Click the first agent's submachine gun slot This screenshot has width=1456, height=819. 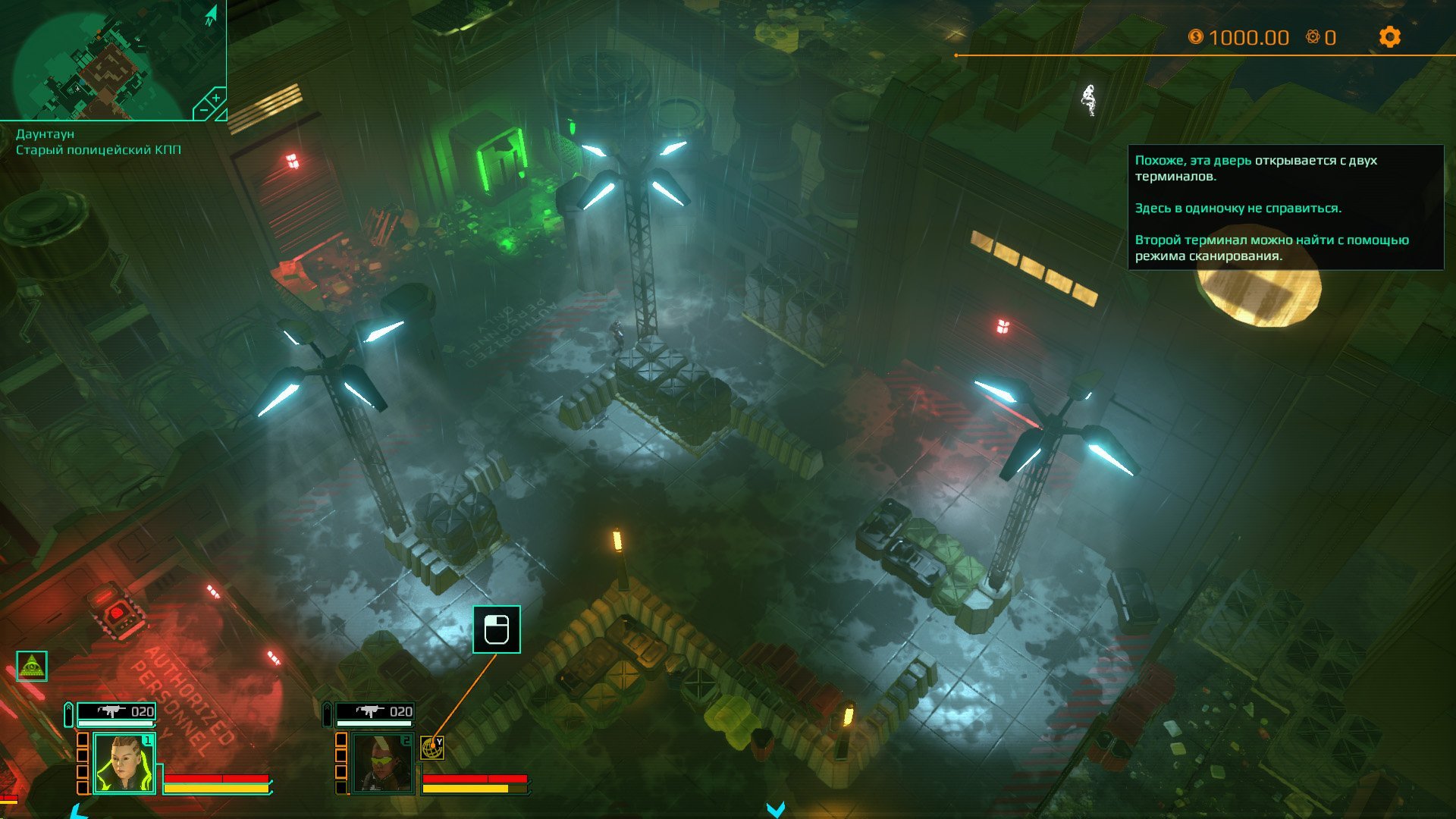117,711
